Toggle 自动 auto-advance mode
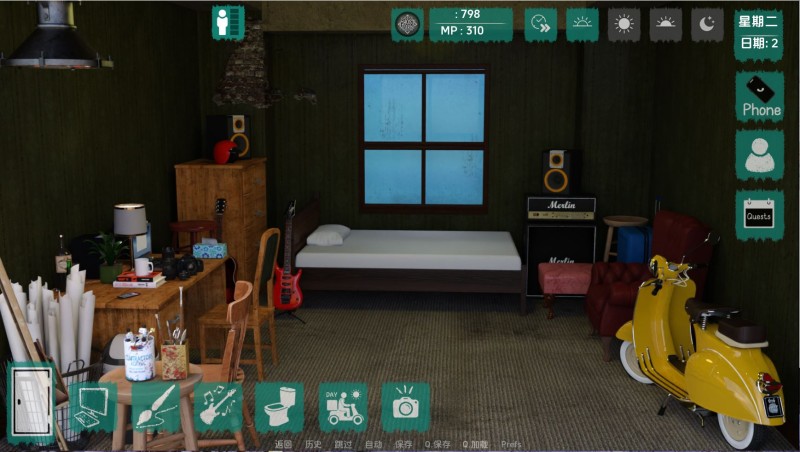Image resolution: width=800 pixels, height=452 pixels. point(373,444)
